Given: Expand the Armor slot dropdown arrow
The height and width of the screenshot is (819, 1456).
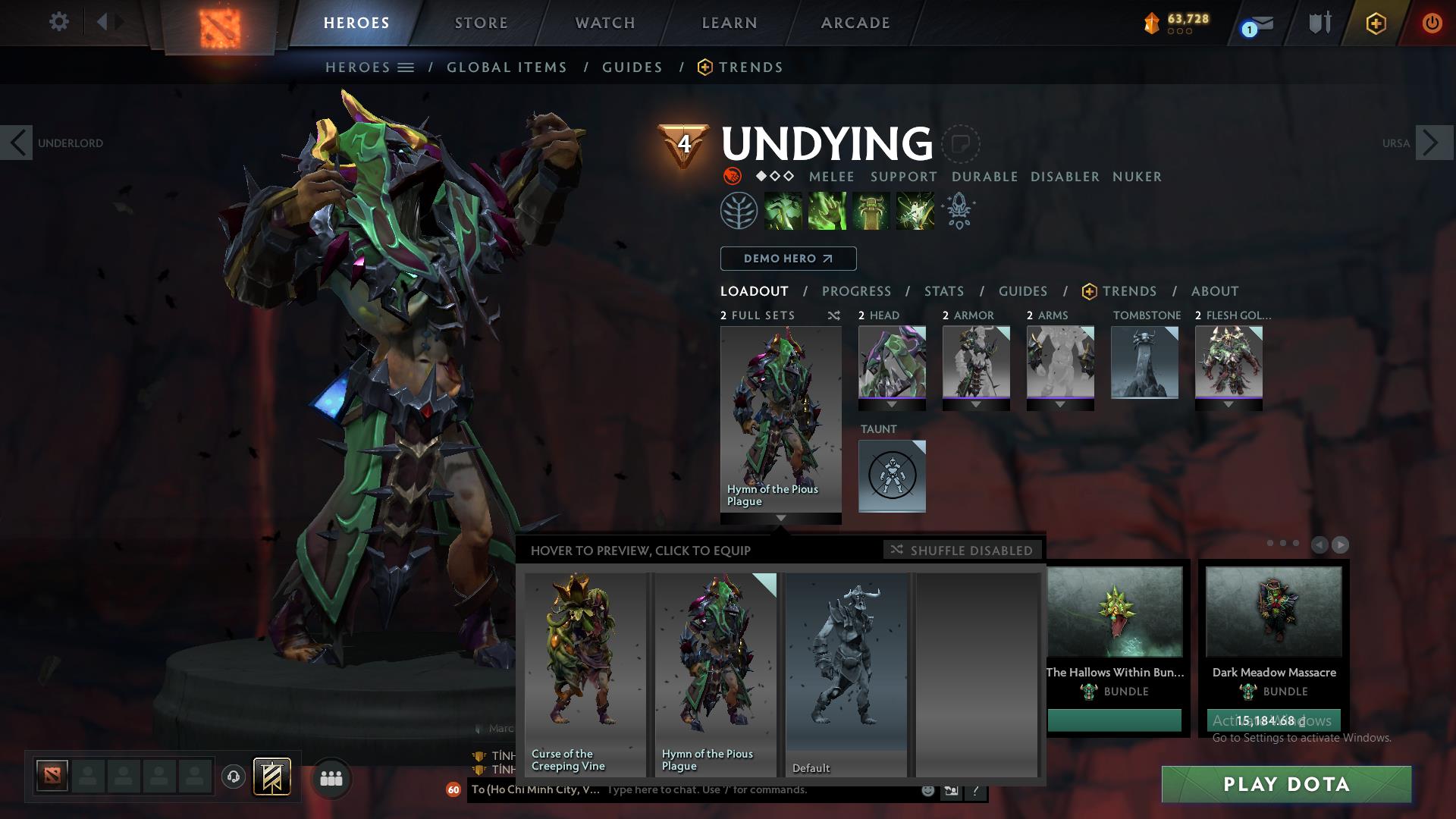Looking at the screenshot, I should click(x=976, y=405).
